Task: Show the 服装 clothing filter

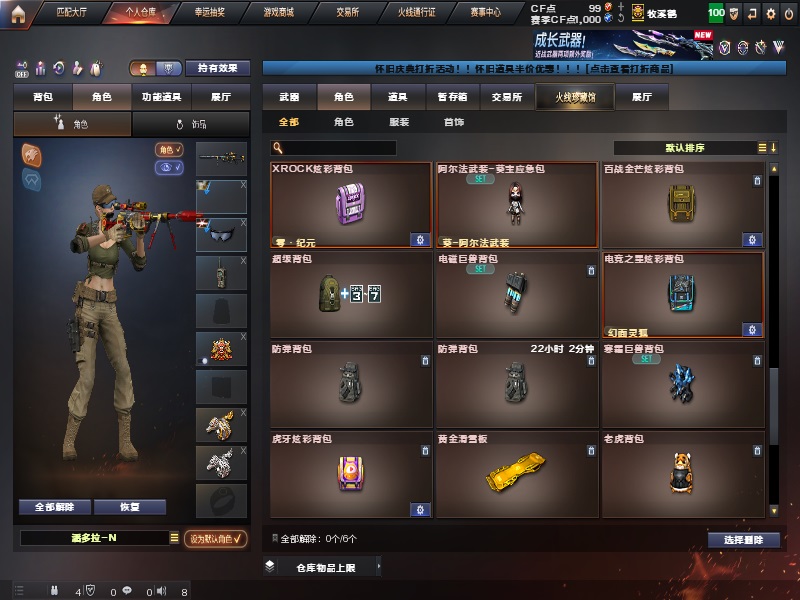Action: point(398,122)
